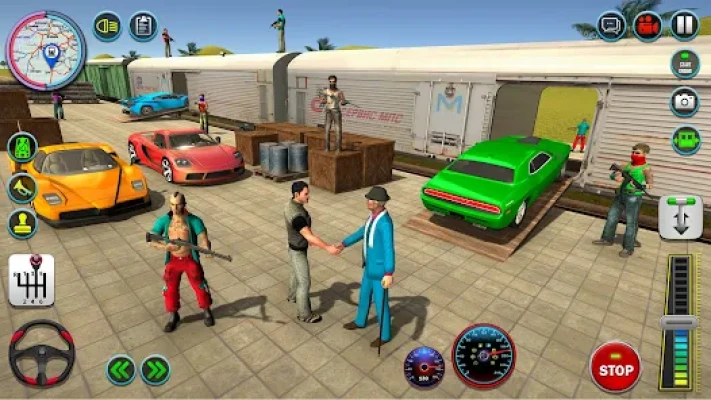Hit the red STOP button

click(615, 367)
